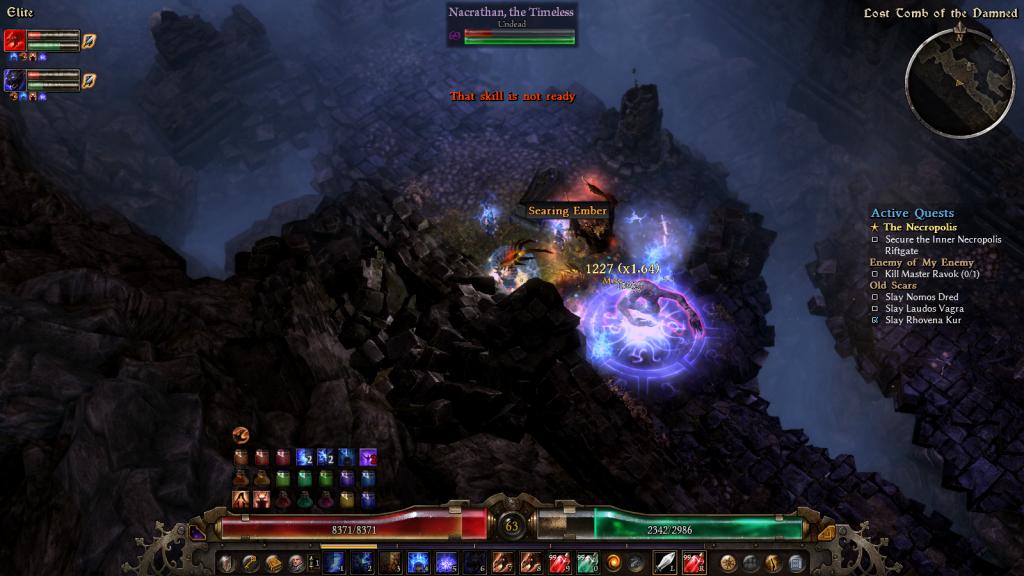Click the compass-like gold button on the bar
Viewport: 1024px width, 576px height.
click(x=729, y=563)
